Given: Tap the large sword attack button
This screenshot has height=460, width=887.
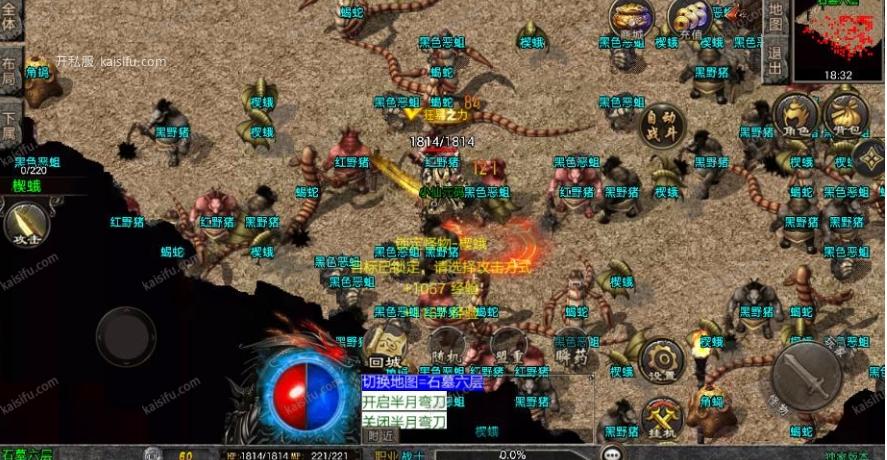Looking at the screenshot, I should [x=806, y=377].
